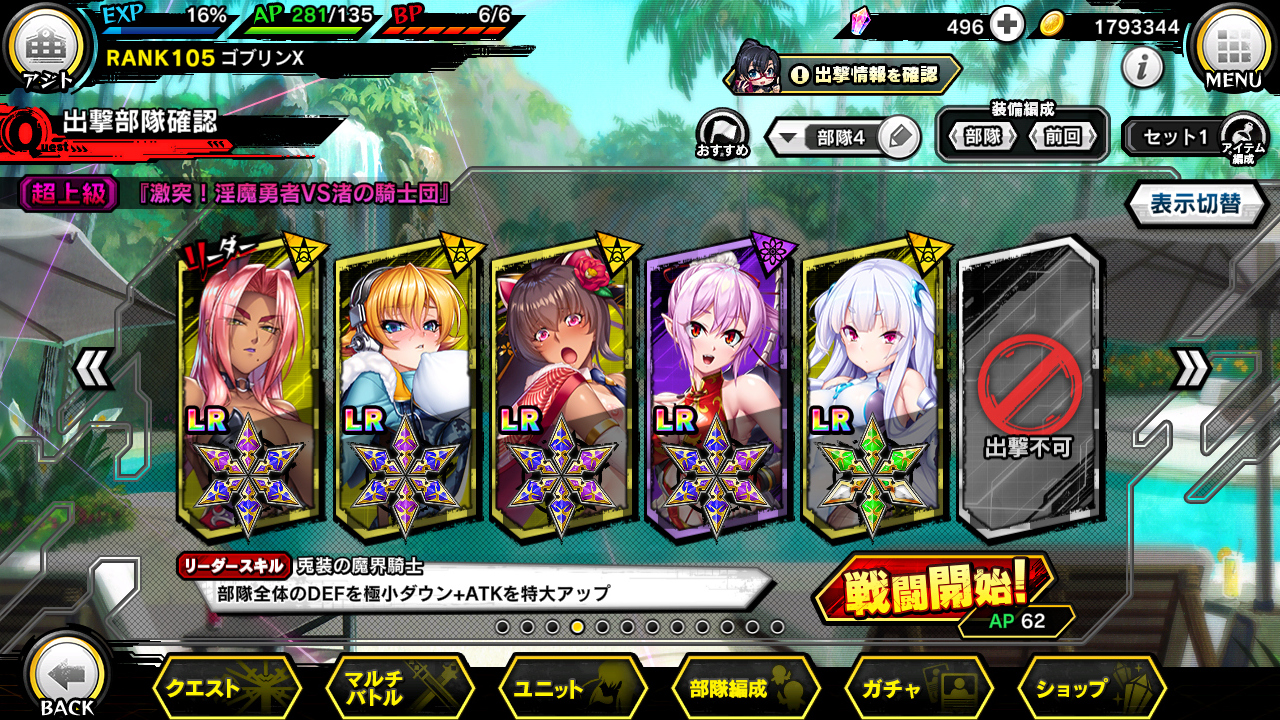Viewport: 1280px width, 720px height.
Task: Open the 部隊4 squad dropdown
Action: point(826,138)
